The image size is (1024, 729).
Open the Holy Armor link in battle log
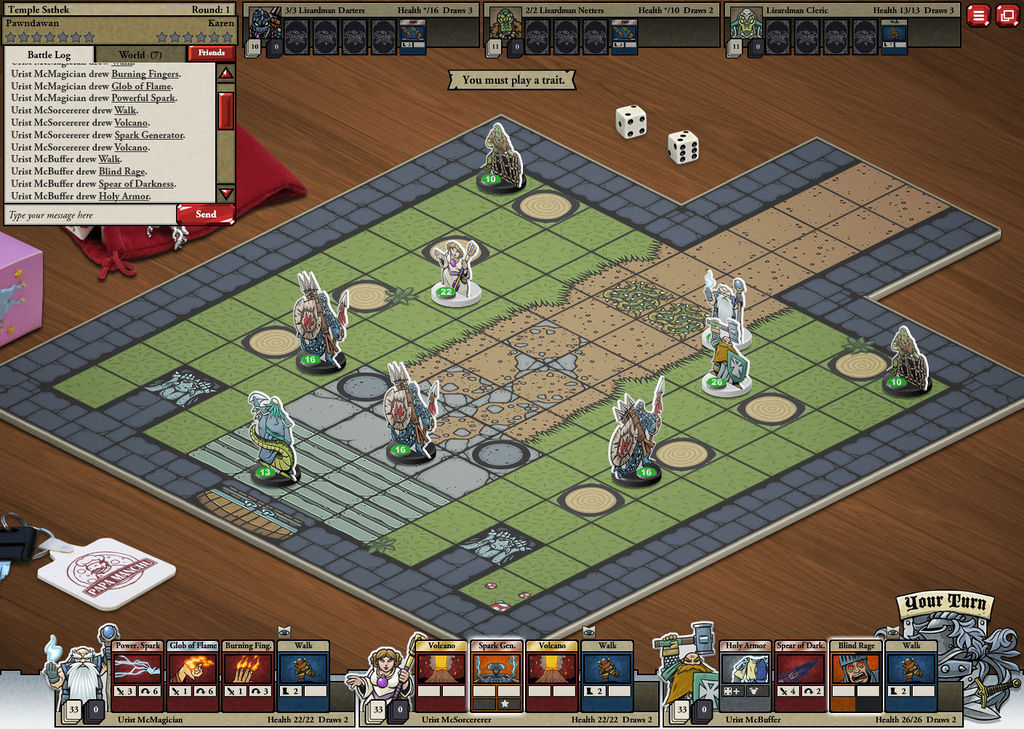pos(124,196)
